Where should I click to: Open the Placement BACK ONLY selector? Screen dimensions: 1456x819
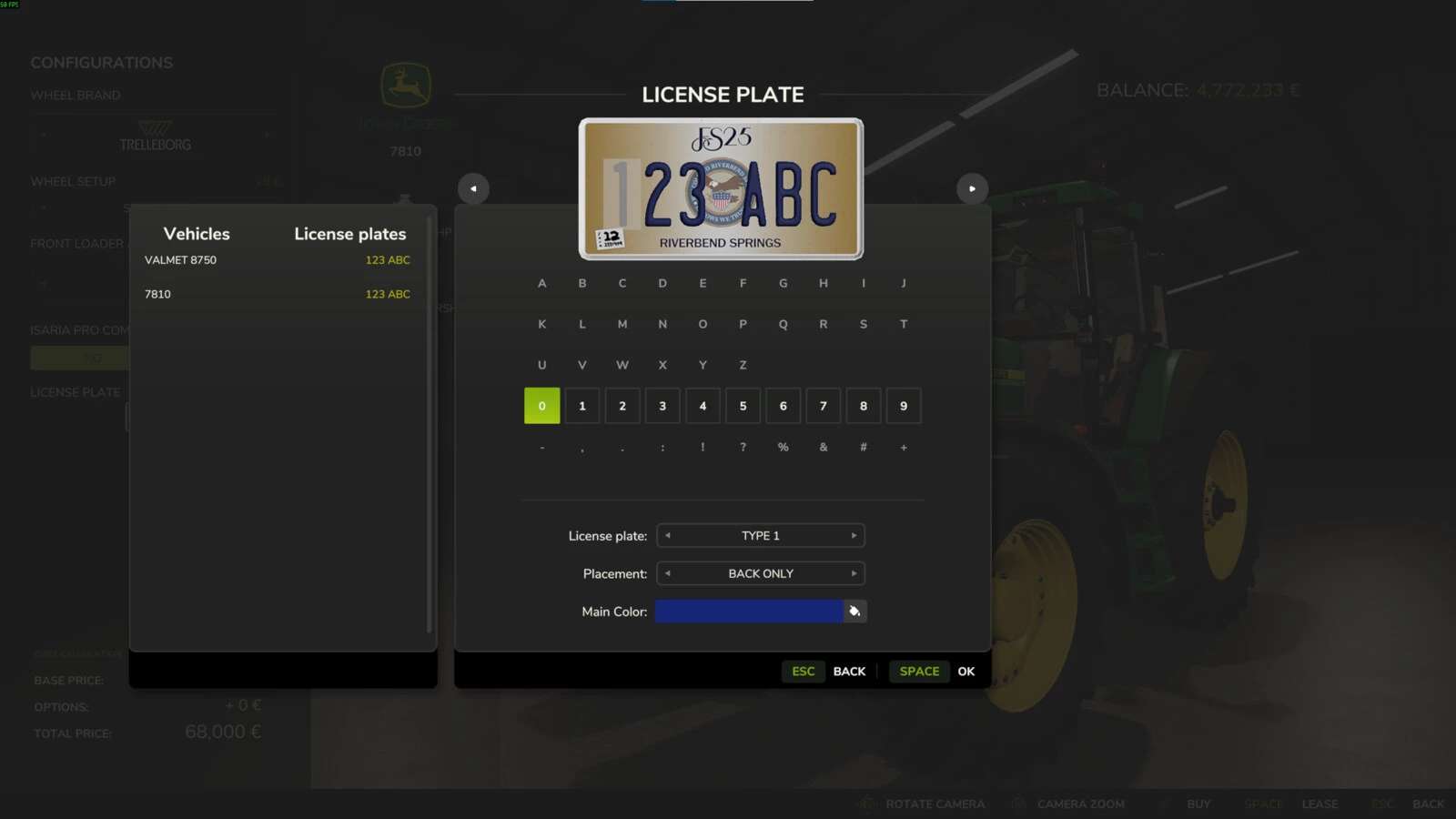pos(761,573)
